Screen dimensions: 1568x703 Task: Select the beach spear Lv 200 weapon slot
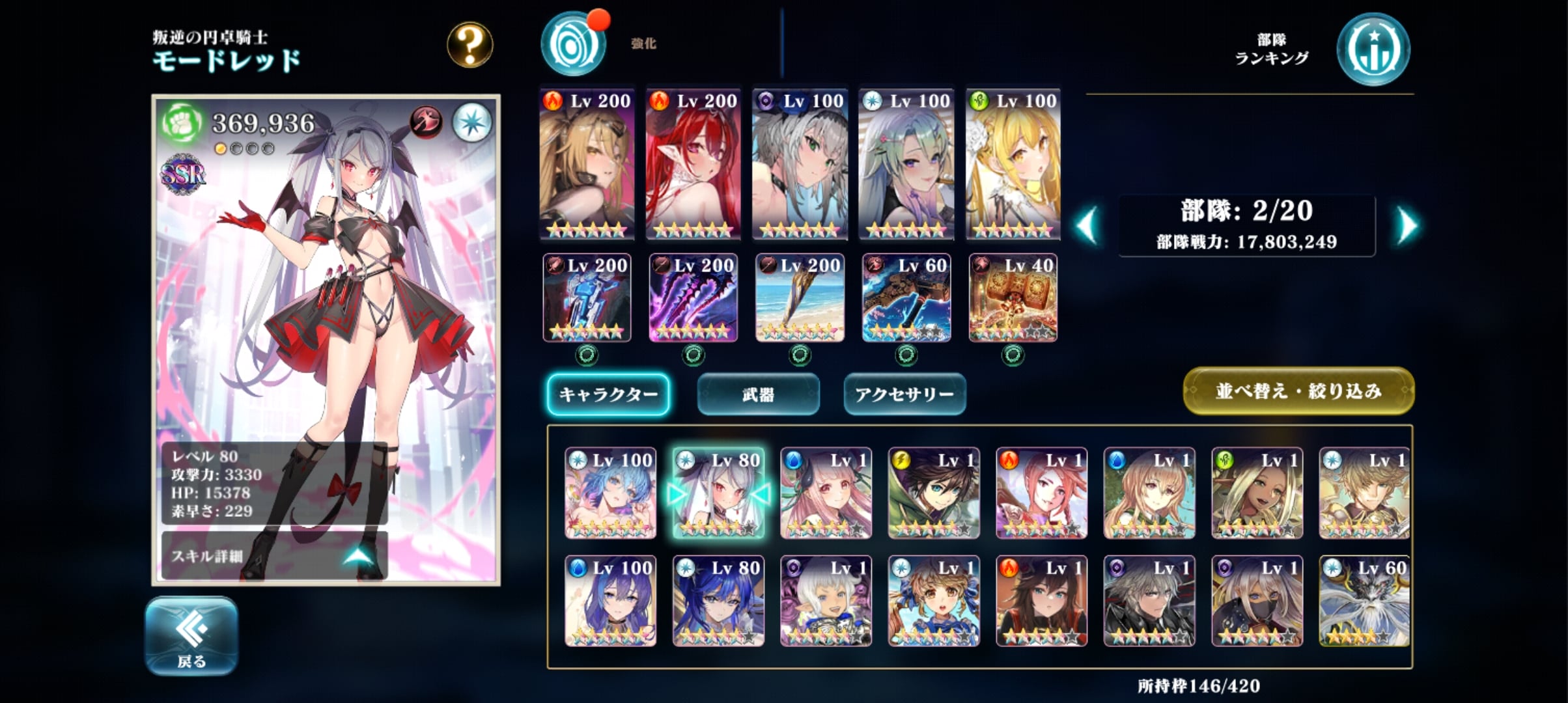(800, 298)
